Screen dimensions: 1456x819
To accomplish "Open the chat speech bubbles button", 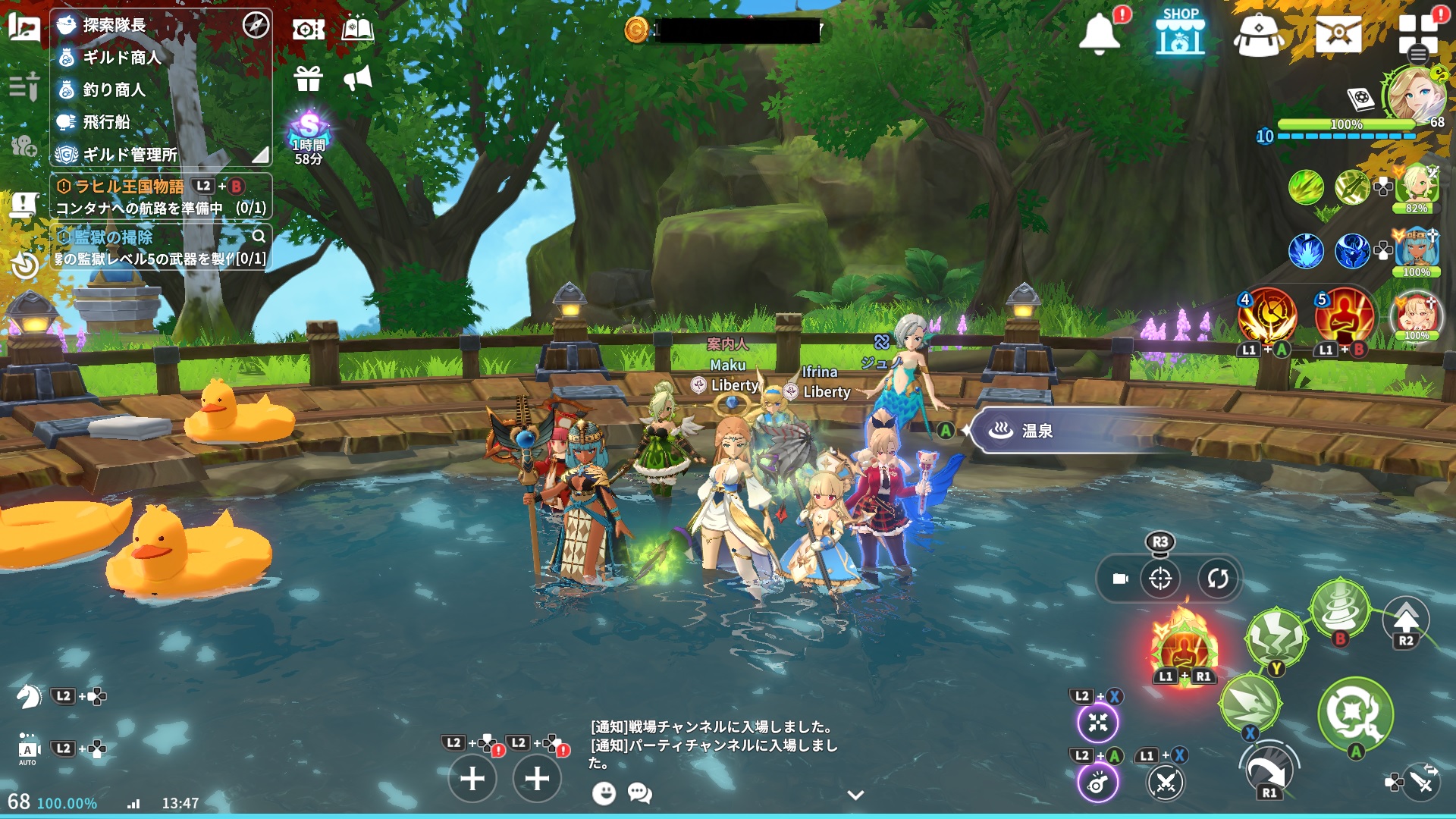I will [x=639, y=793].
